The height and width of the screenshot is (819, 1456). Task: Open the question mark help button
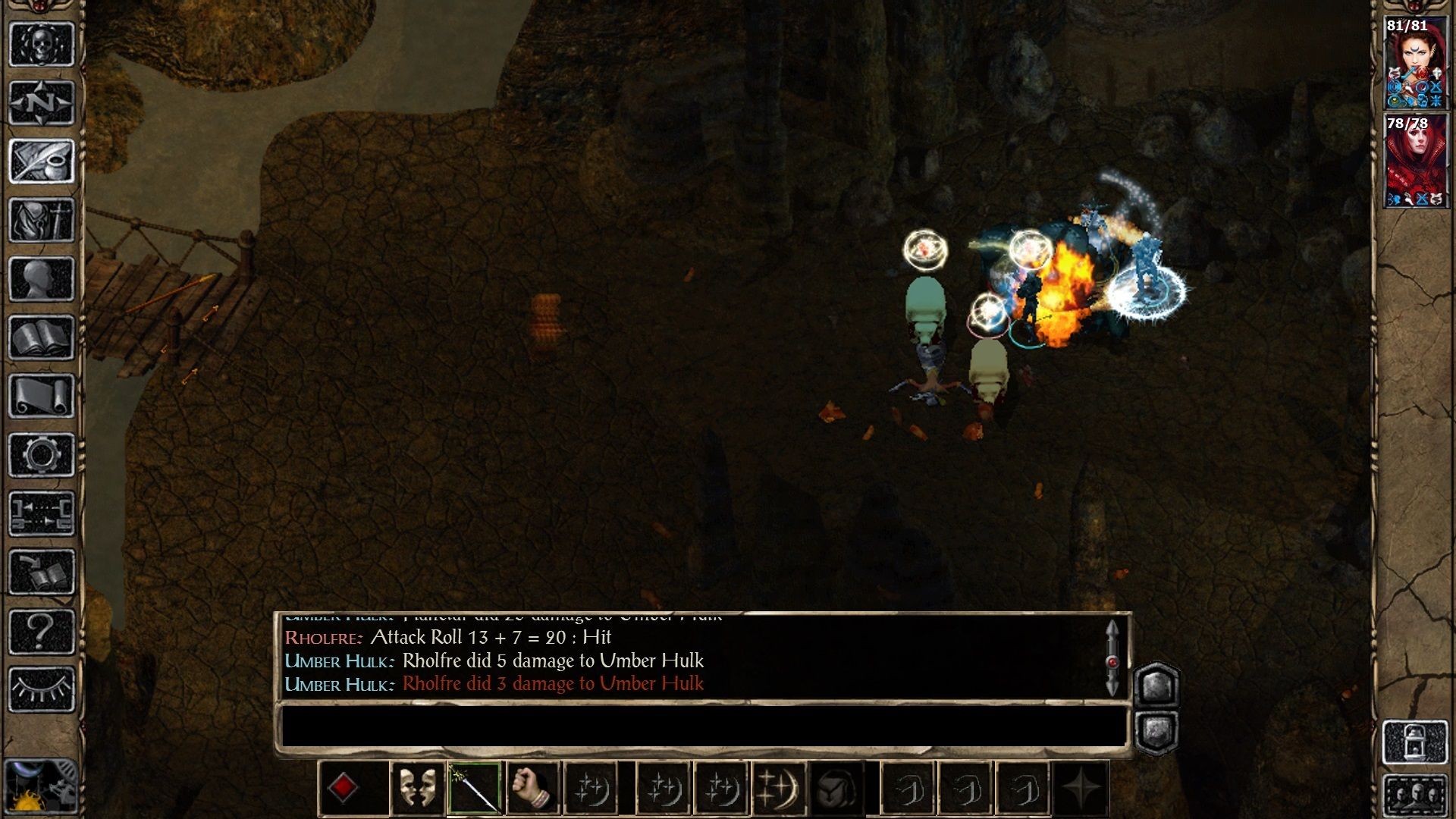[42, 631]
